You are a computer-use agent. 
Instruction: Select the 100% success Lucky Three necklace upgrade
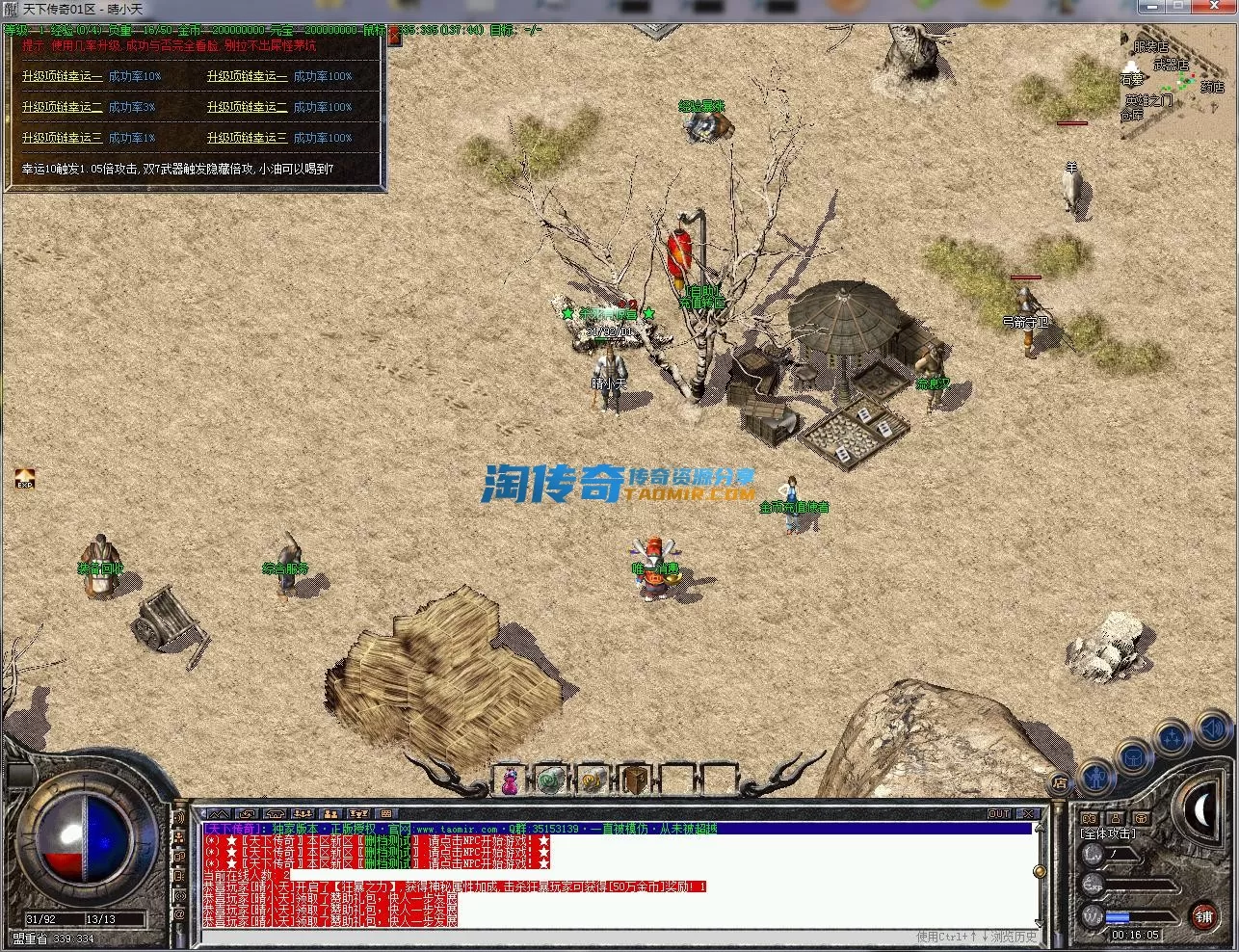pos(247,138)
